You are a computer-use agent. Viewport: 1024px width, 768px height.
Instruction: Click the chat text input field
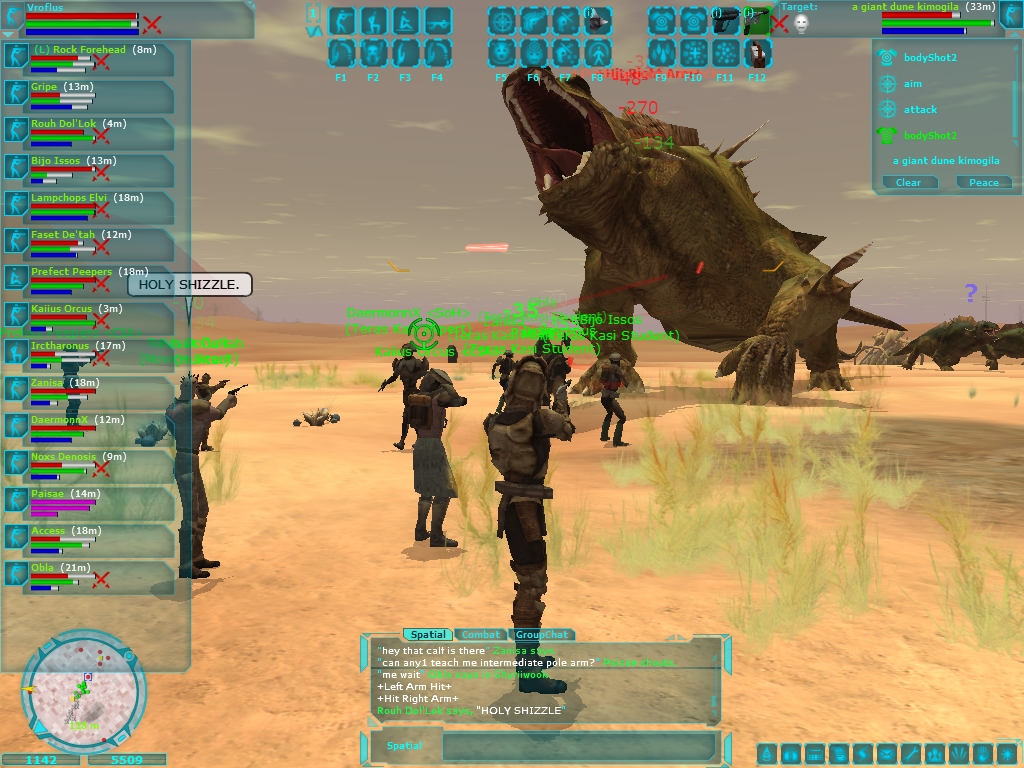click(x=578, y=746)
